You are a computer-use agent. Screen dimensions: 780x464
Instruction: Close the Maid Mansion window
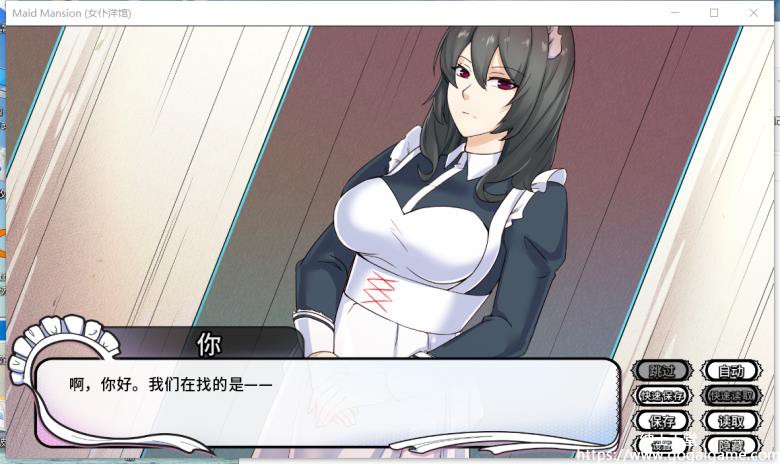[757, 13]
